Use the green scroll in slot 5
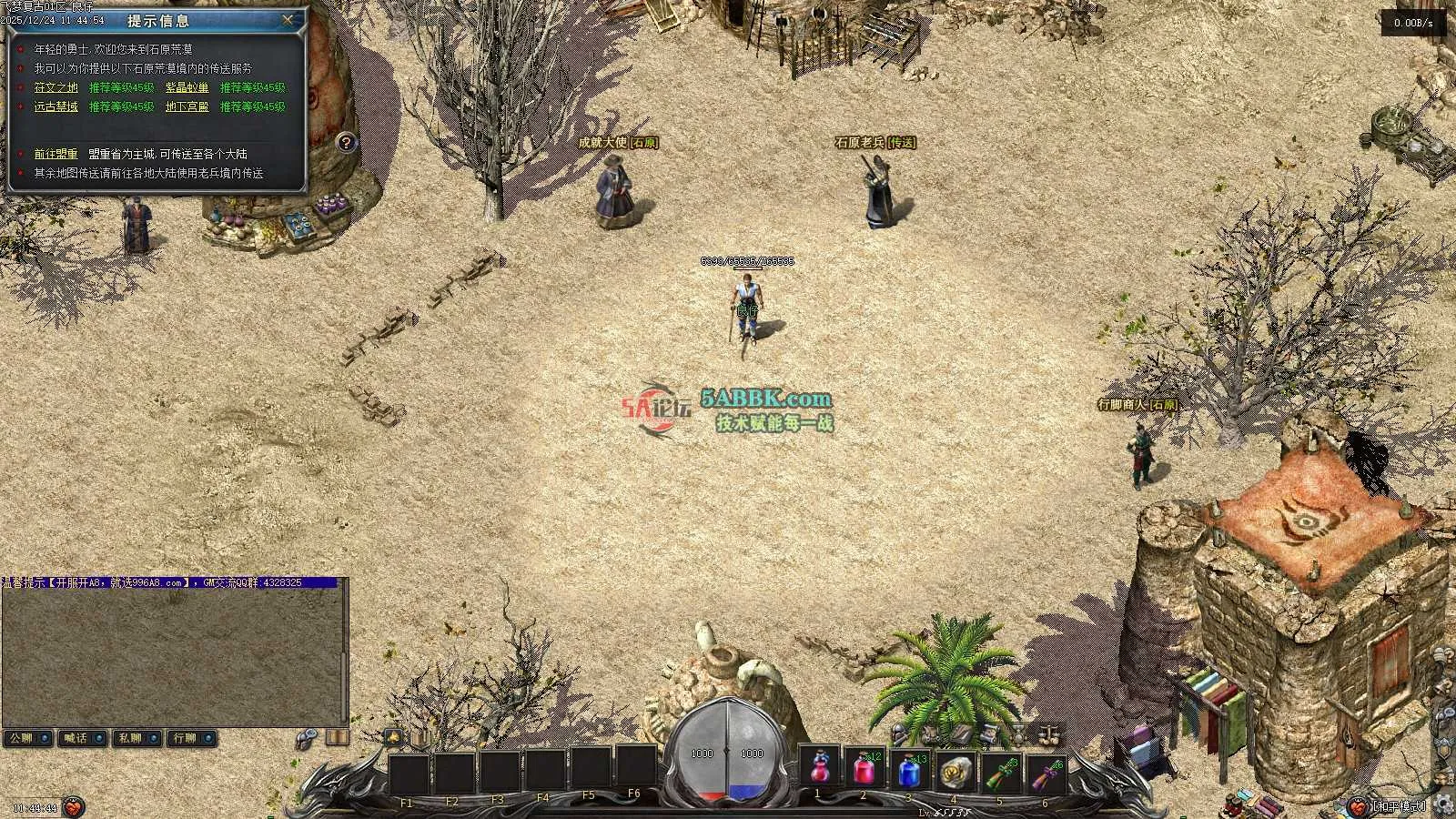This screenshot has height=819, width=1456. pos(1000,773)
